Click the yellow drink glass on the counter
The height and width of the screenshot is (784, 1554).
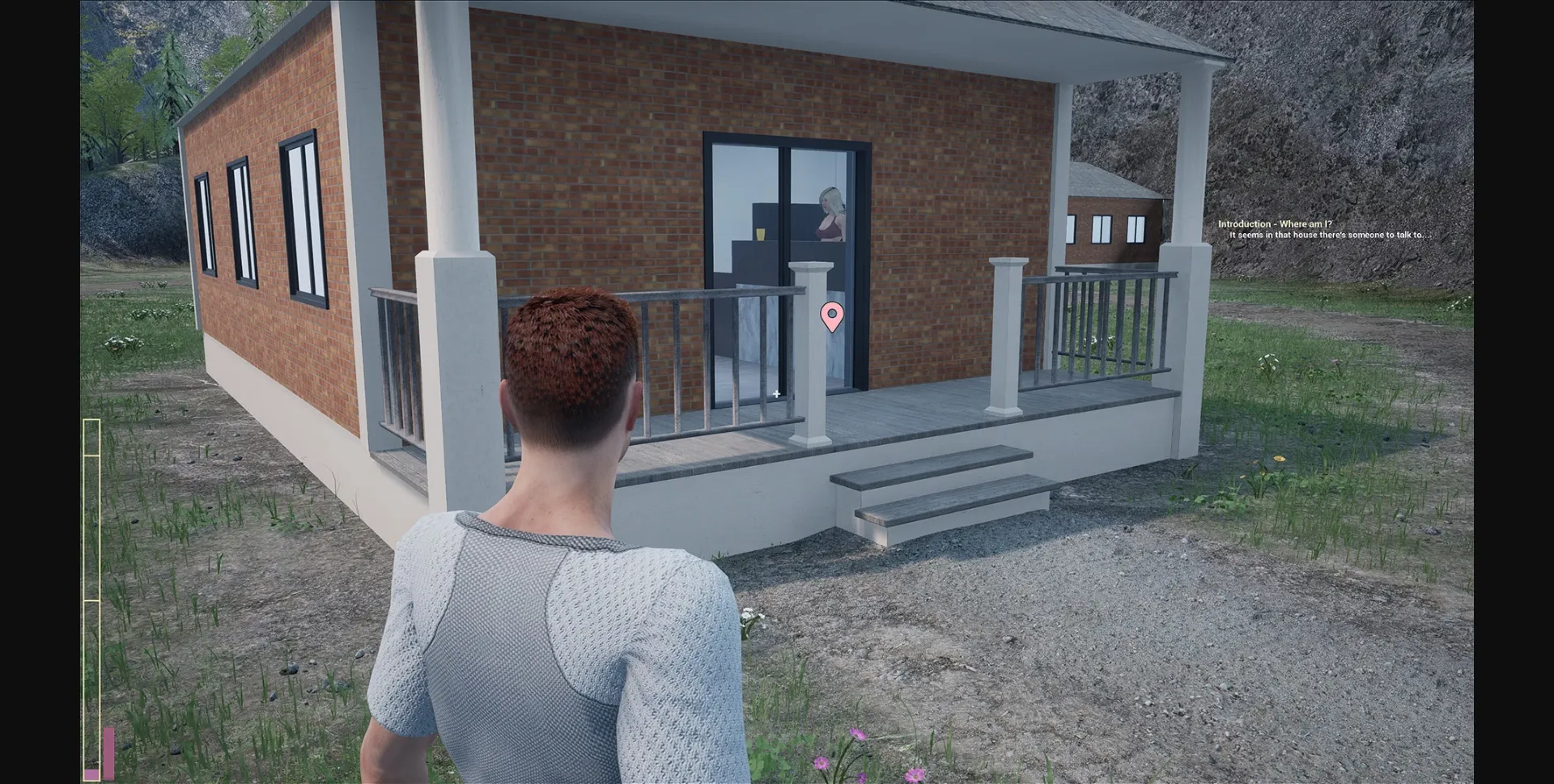point(762,235)
